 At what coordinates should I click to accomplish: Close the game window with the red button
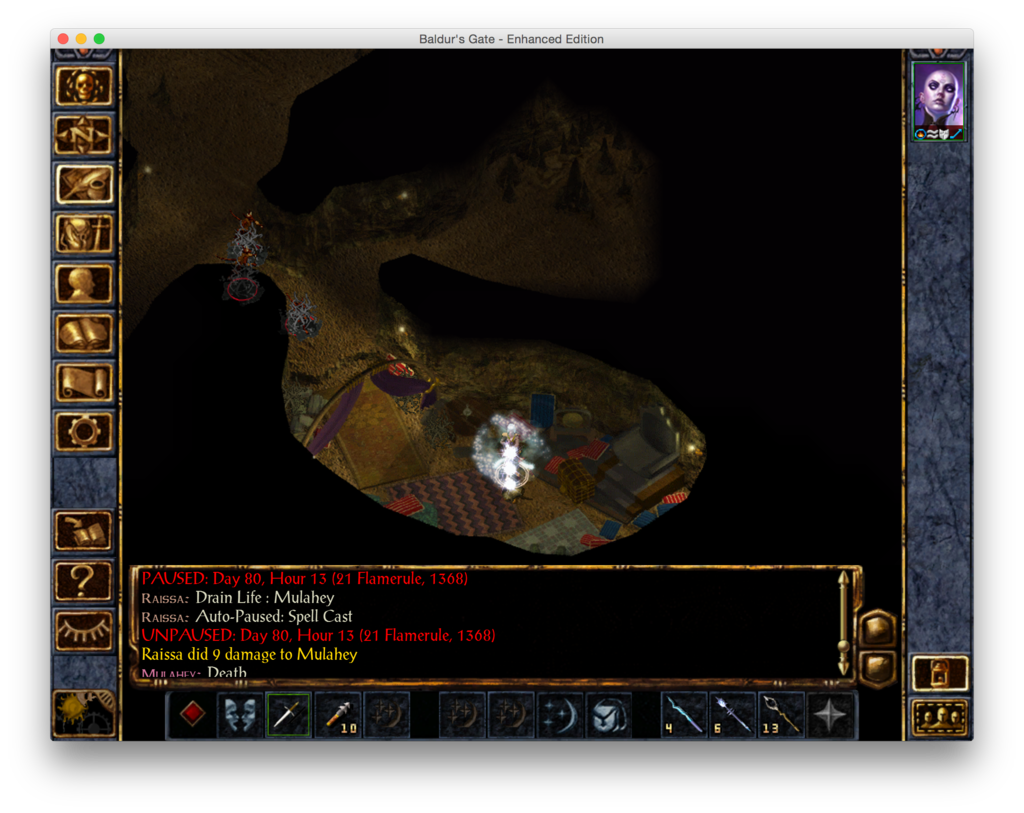[x=63, y=39]
